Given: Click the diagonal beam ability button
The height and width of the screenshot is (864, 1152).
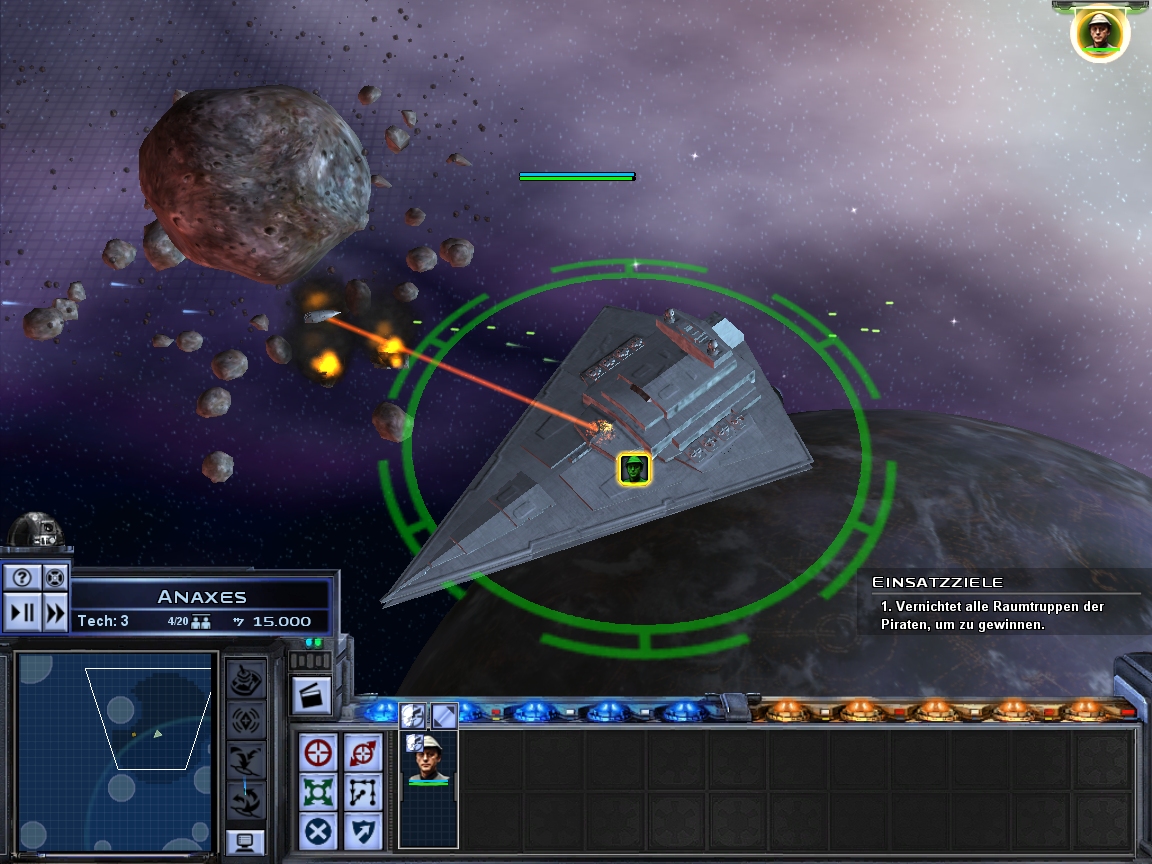Looking at the screenshot, I should click(444, 715).
